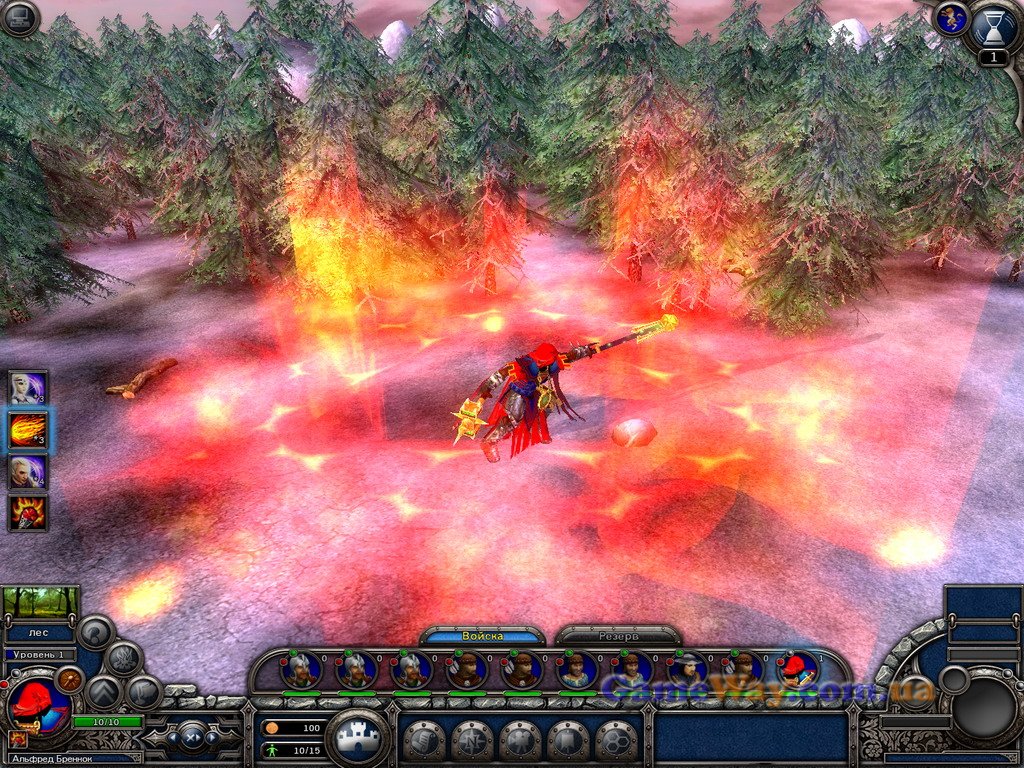Click the double chevron up button
This screenshot has width=1024, height=768.
pos(104,691)
